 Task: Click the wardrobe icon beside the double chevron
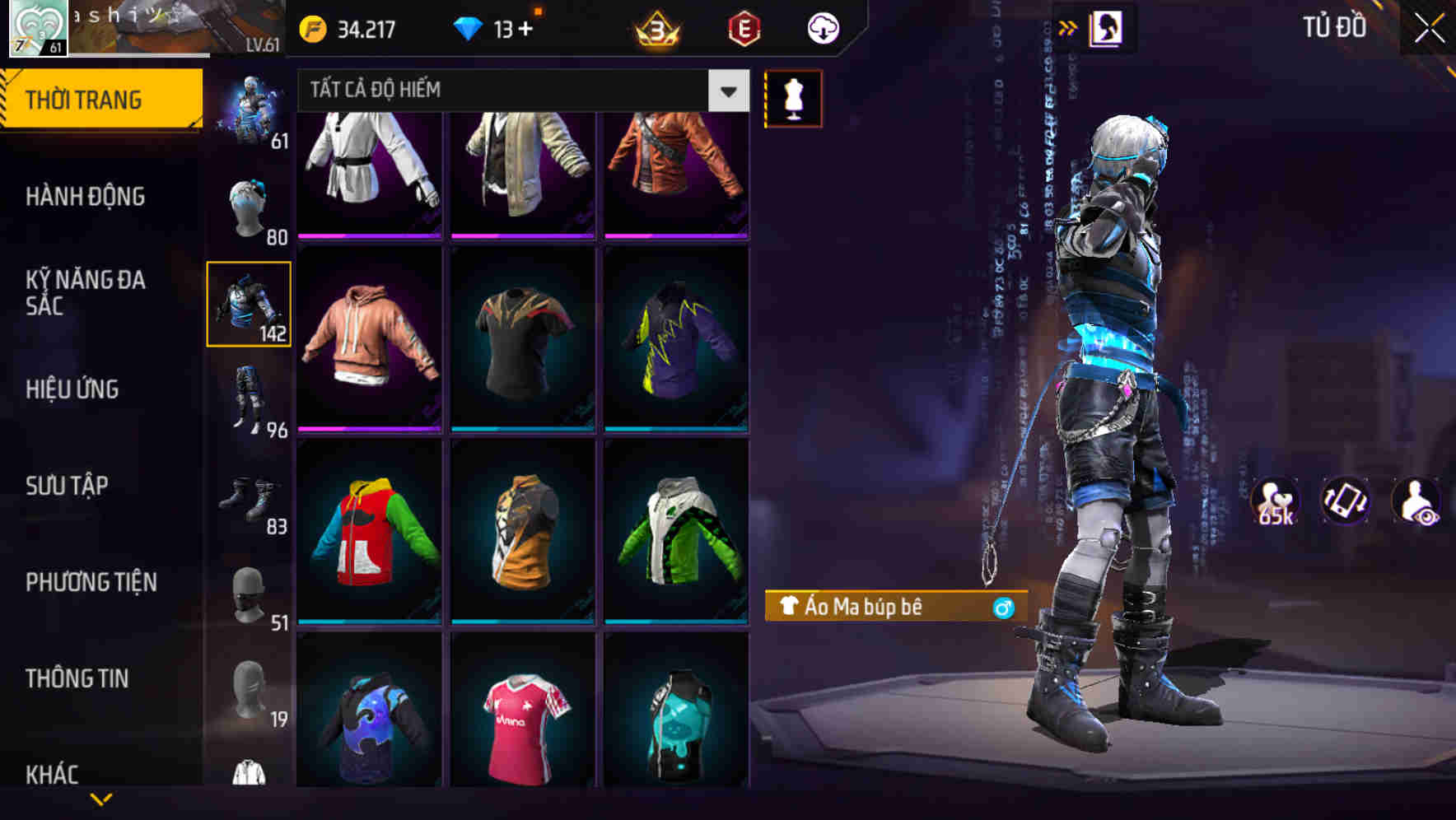1104,27
